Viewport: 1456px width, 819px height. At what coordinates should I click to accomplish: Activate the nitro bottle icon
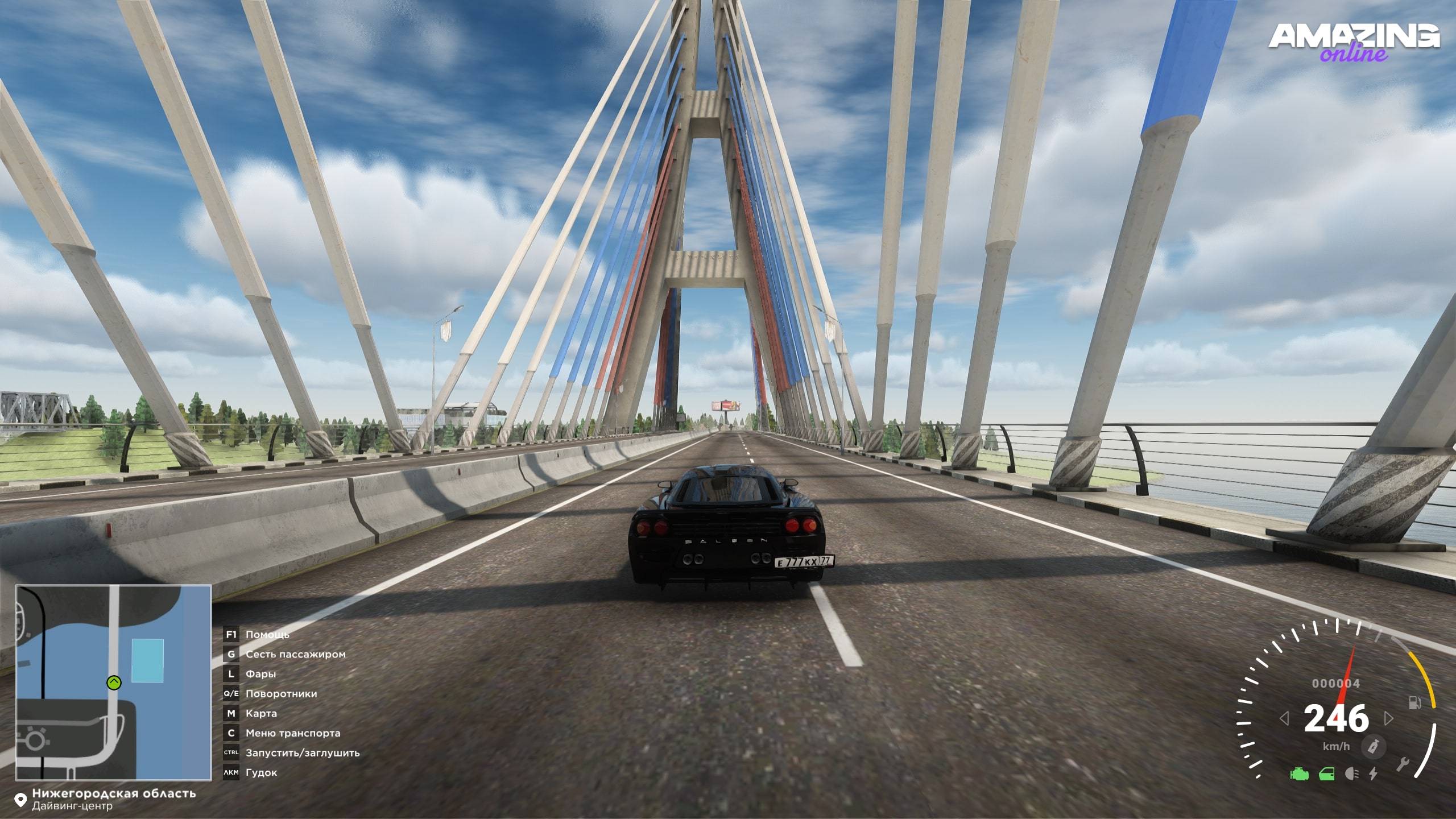tap(1374, 746)
